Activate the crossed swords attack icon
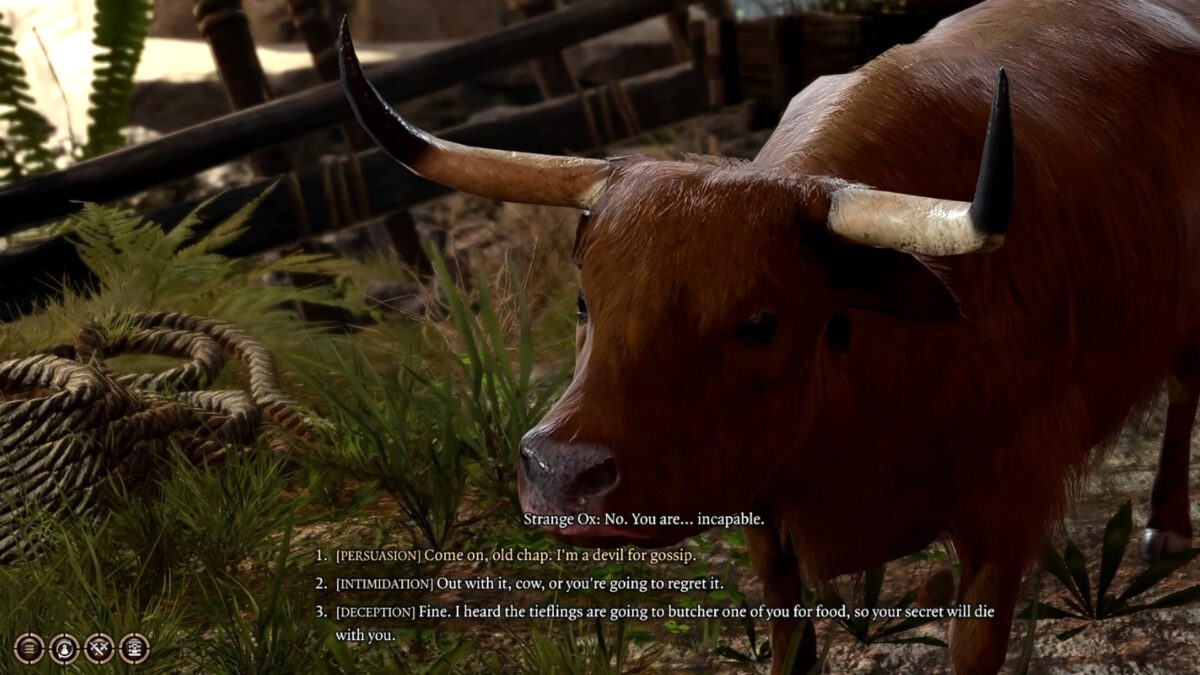This screenshot has height=675, width=1200. (x=99, y=648)
